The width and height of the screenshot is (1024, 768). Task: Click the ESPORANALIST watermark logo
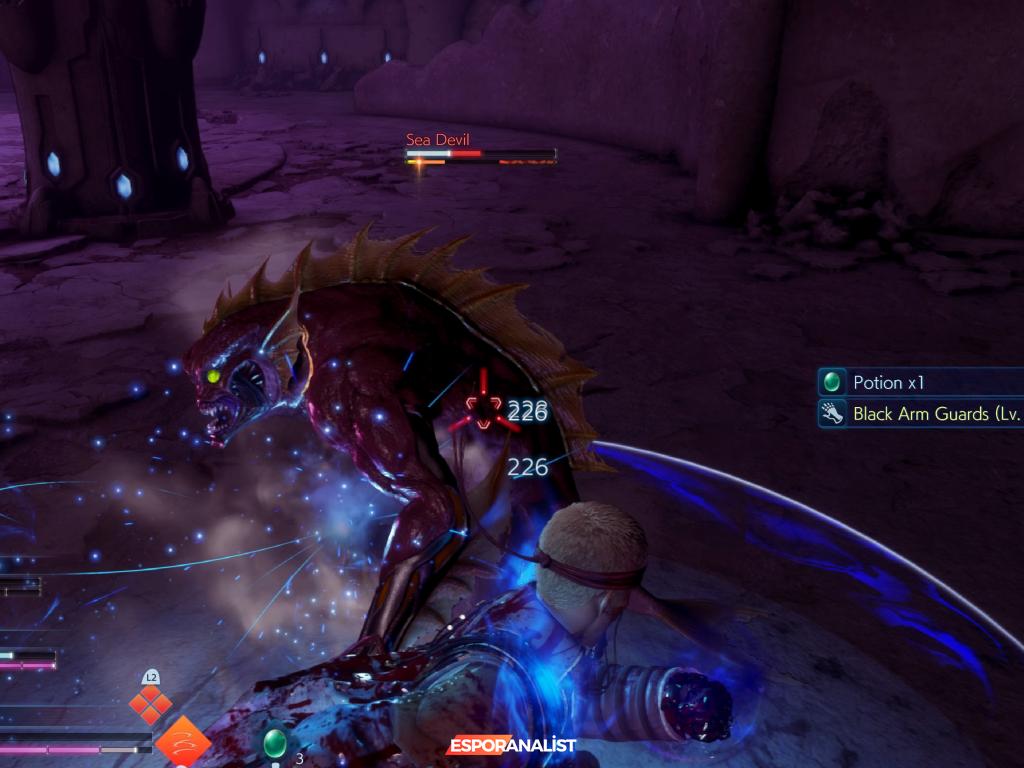(x=511, y=746)
